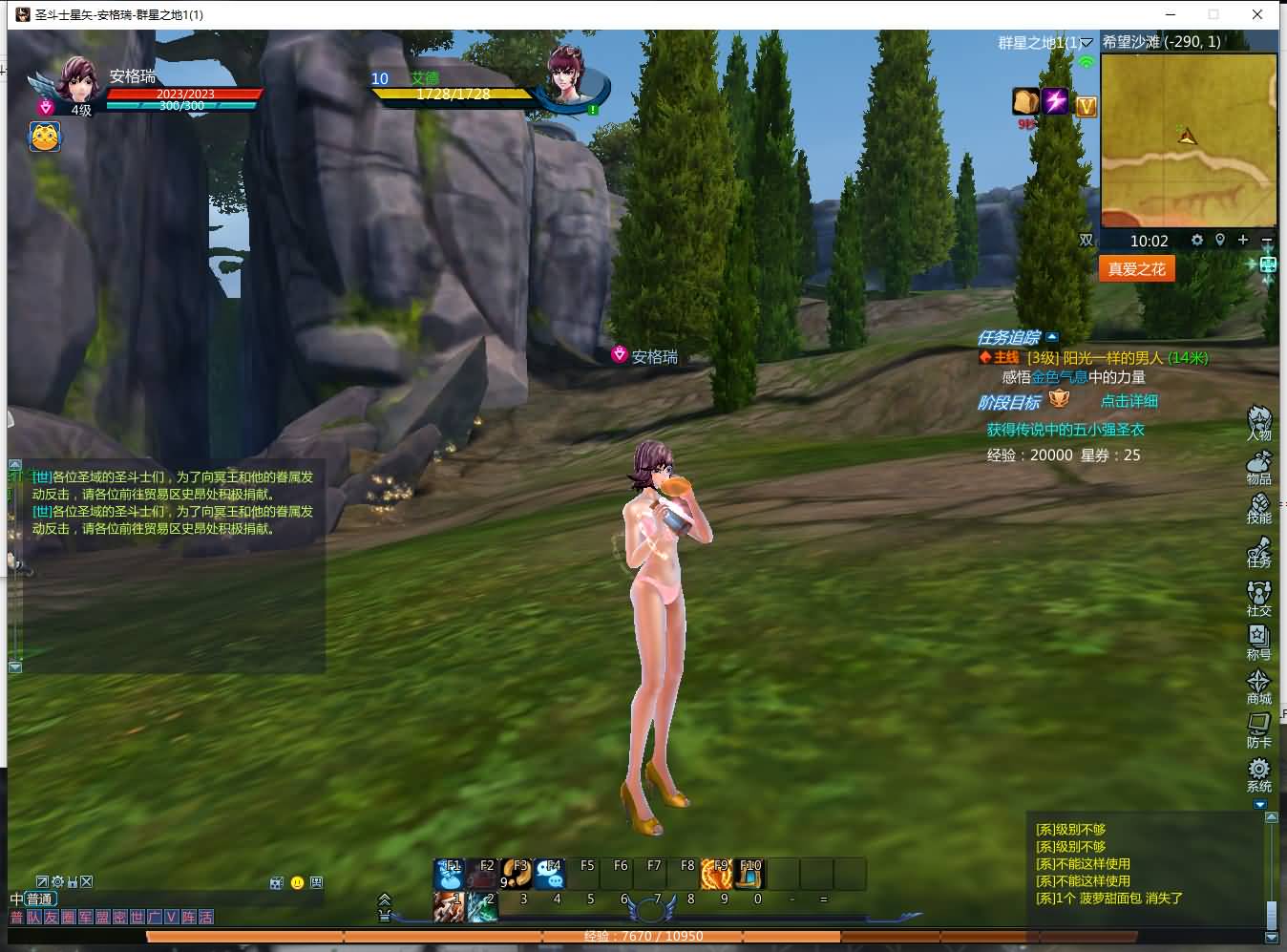
Task: Open the 系统 system settings
Action: (1259, 773)
